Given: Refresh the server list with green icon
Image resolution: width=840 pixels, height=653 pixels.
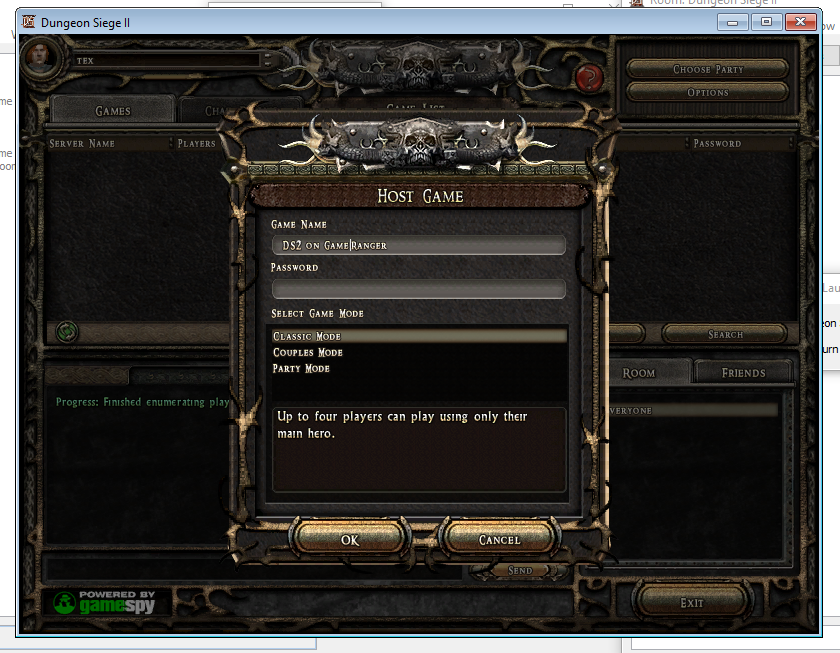Looking at the screenshot, I should click(x=68, y=330).
